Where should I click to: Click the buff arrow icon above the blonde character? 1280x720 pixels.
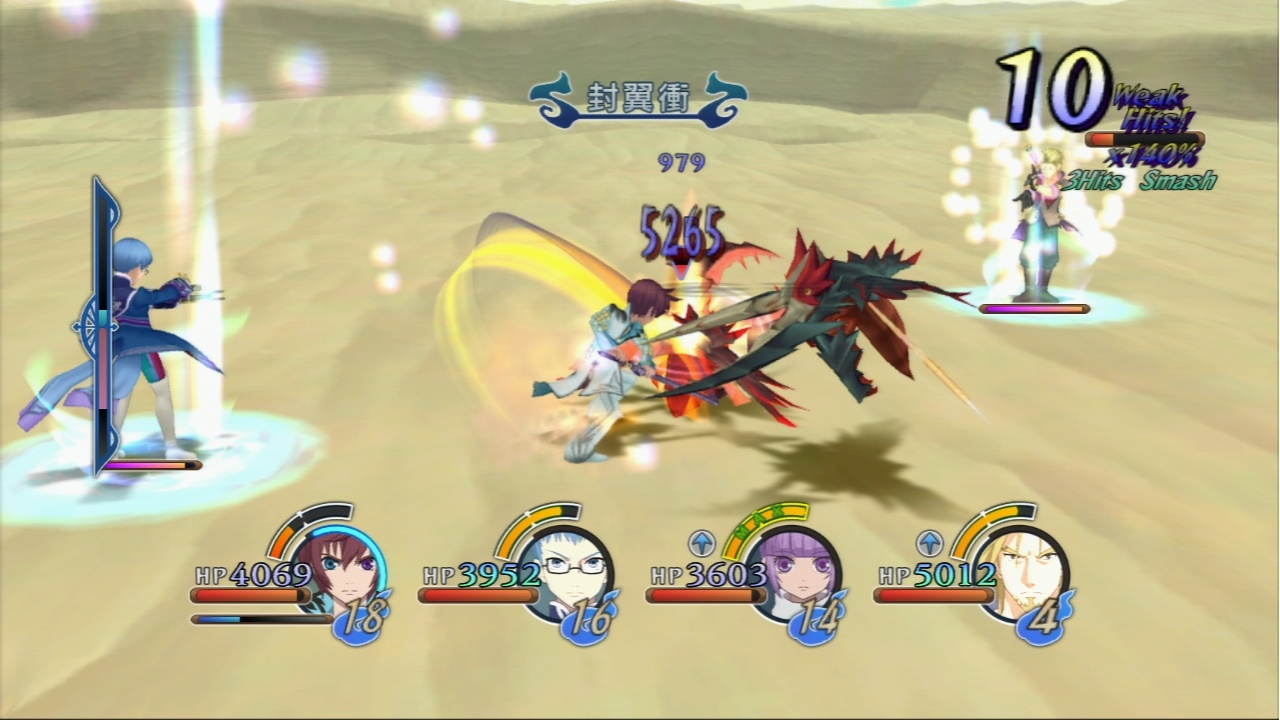[930, 543]
